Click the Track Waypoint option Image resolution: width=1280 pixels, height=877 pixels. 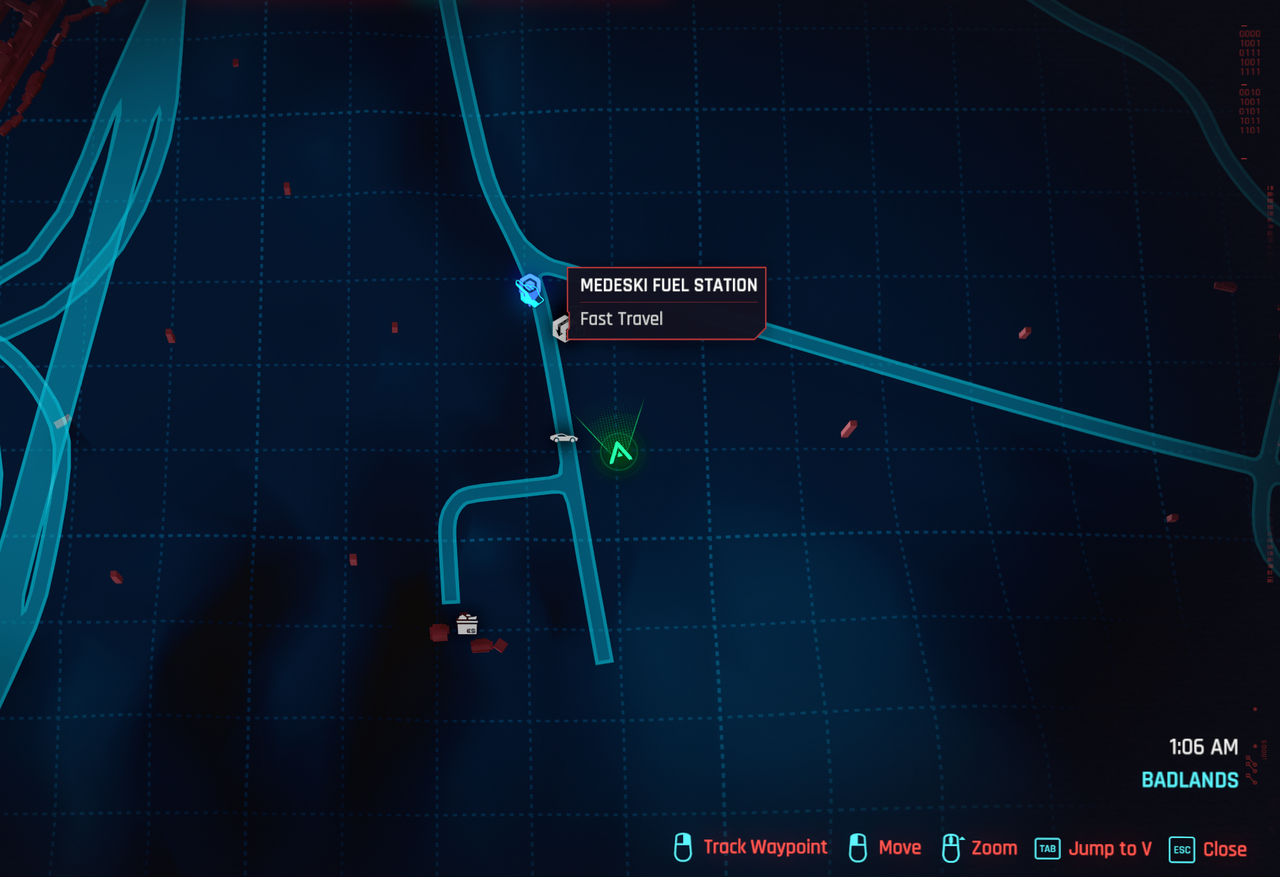tap(764, 848)
